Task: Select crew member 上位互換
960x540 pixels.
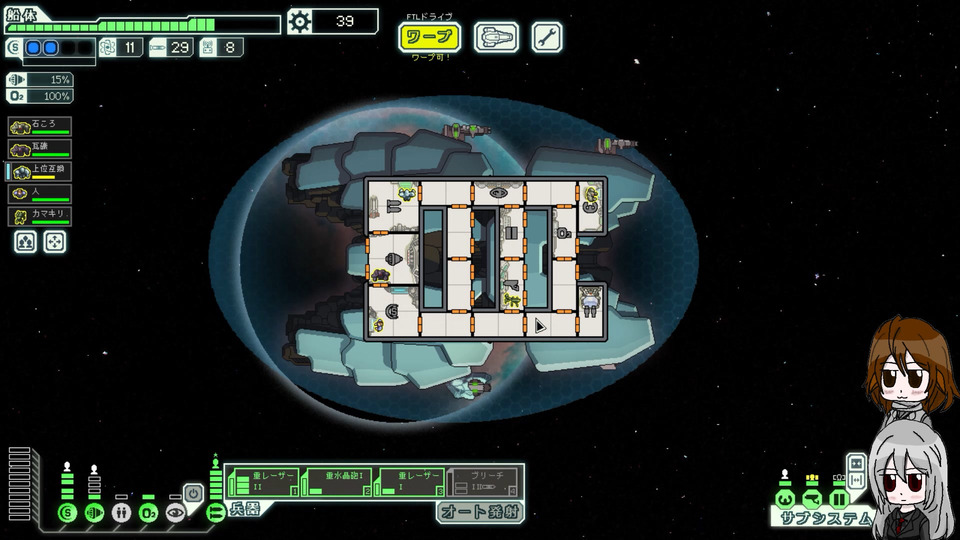Action: (40, 172)
